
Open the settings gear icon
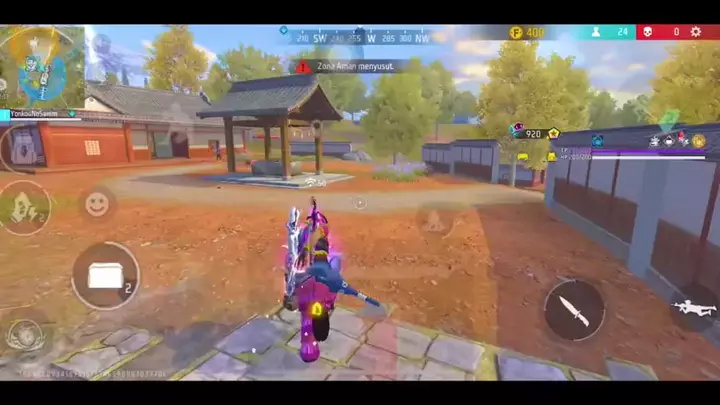click(696, 32)
